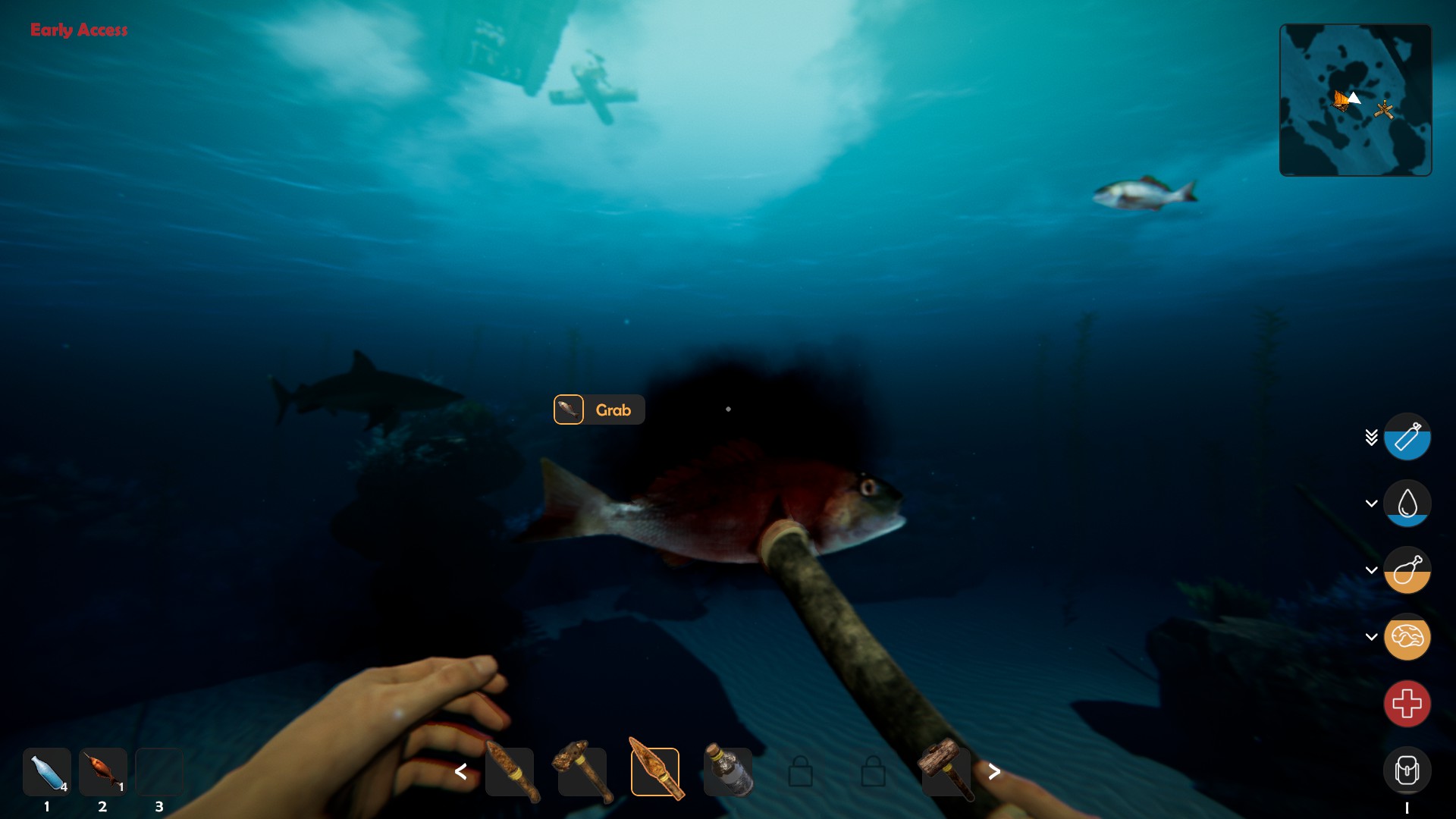Select the water bottle quick slot

point(47,772)
